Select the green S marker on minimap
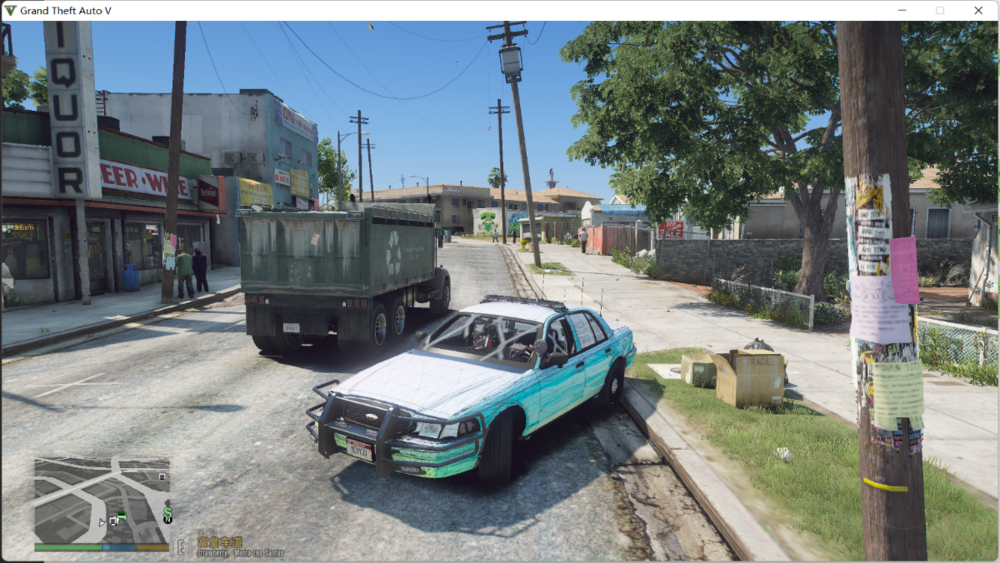 167,514
